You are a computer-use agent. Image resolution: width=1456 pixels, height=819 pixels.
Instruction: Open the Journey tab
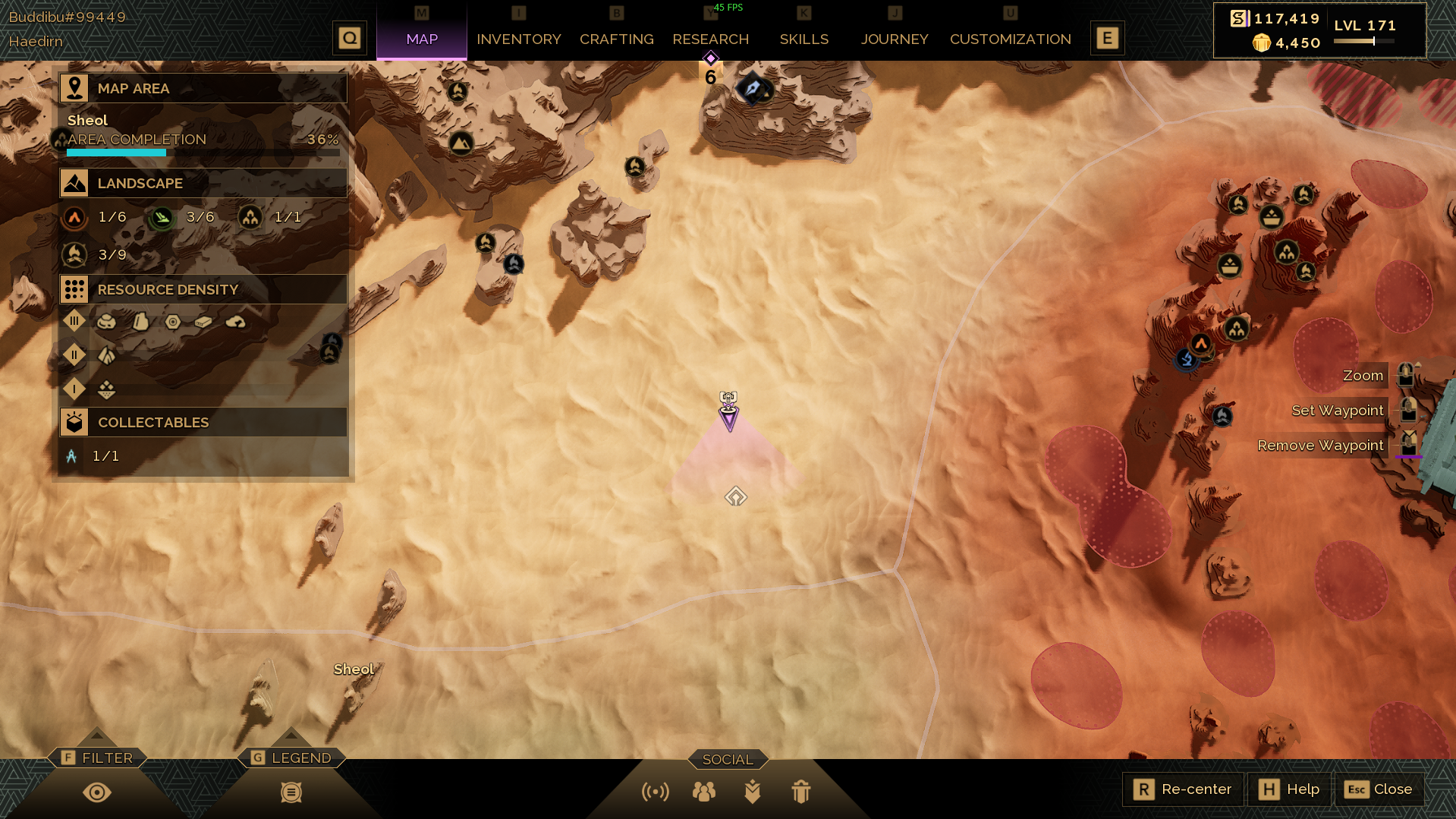[894, 39]
